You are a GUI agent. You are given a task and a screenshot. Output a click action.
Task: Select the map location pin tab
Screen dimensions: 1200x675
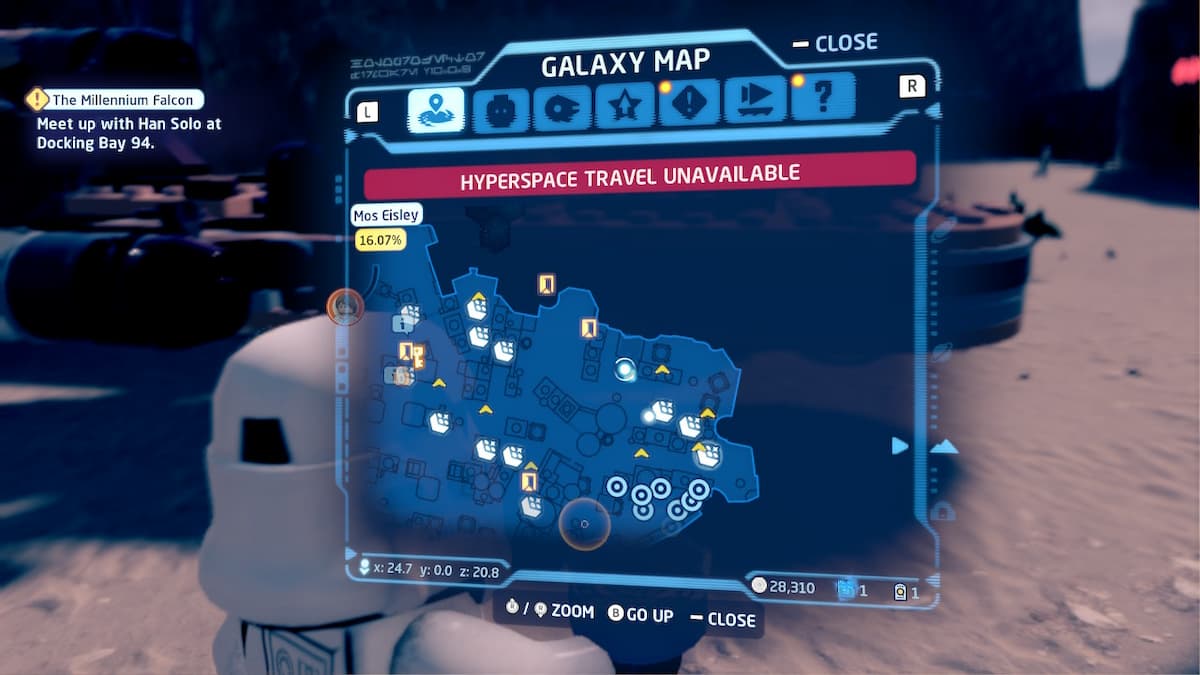[436, 109]
